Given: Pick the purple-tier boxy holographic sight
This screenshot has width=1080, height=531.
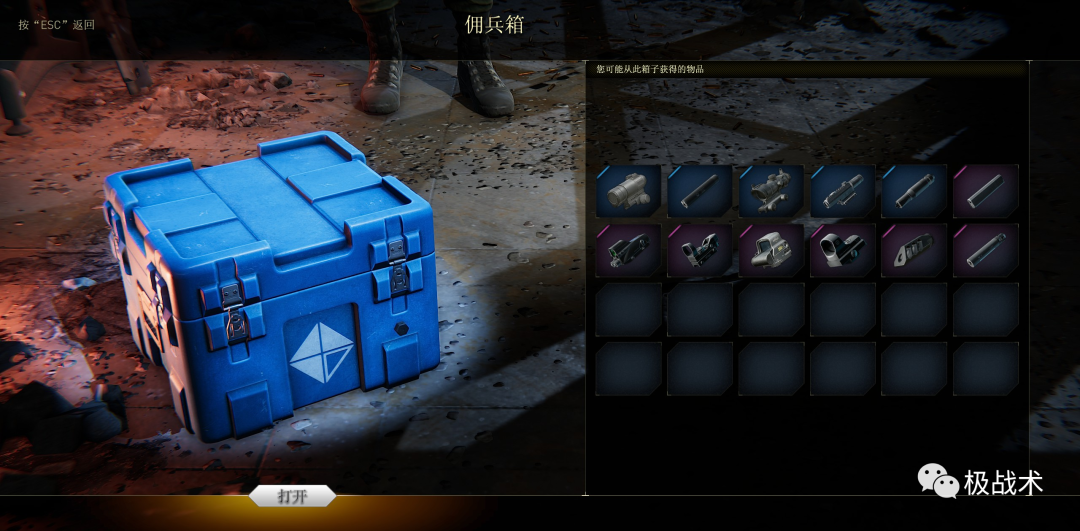Looking at the screenshot, I should pyautogui.click(x=771, y=250).
